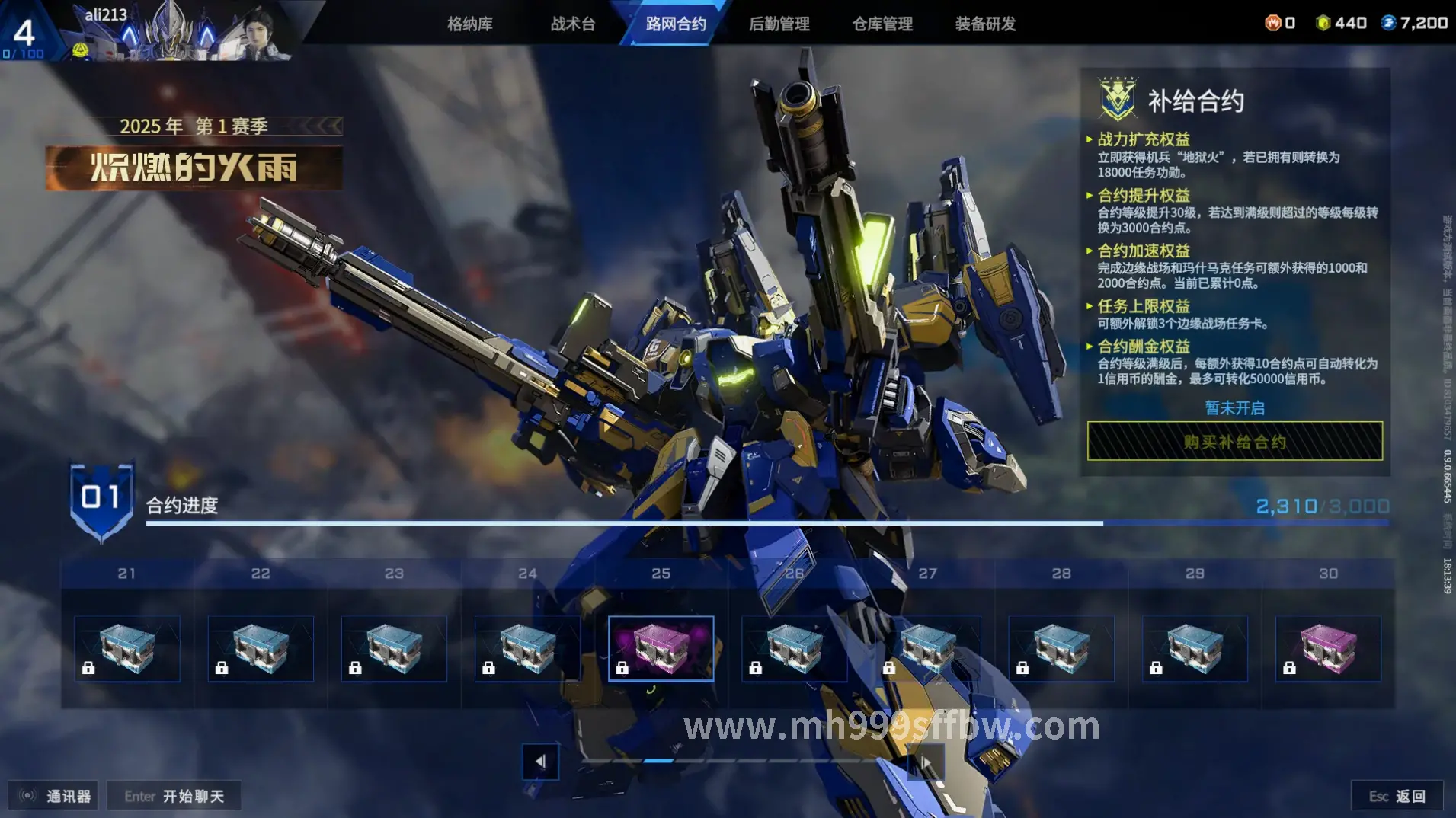
Task: Select the level 21 reward crate
Action: (127, 648)
